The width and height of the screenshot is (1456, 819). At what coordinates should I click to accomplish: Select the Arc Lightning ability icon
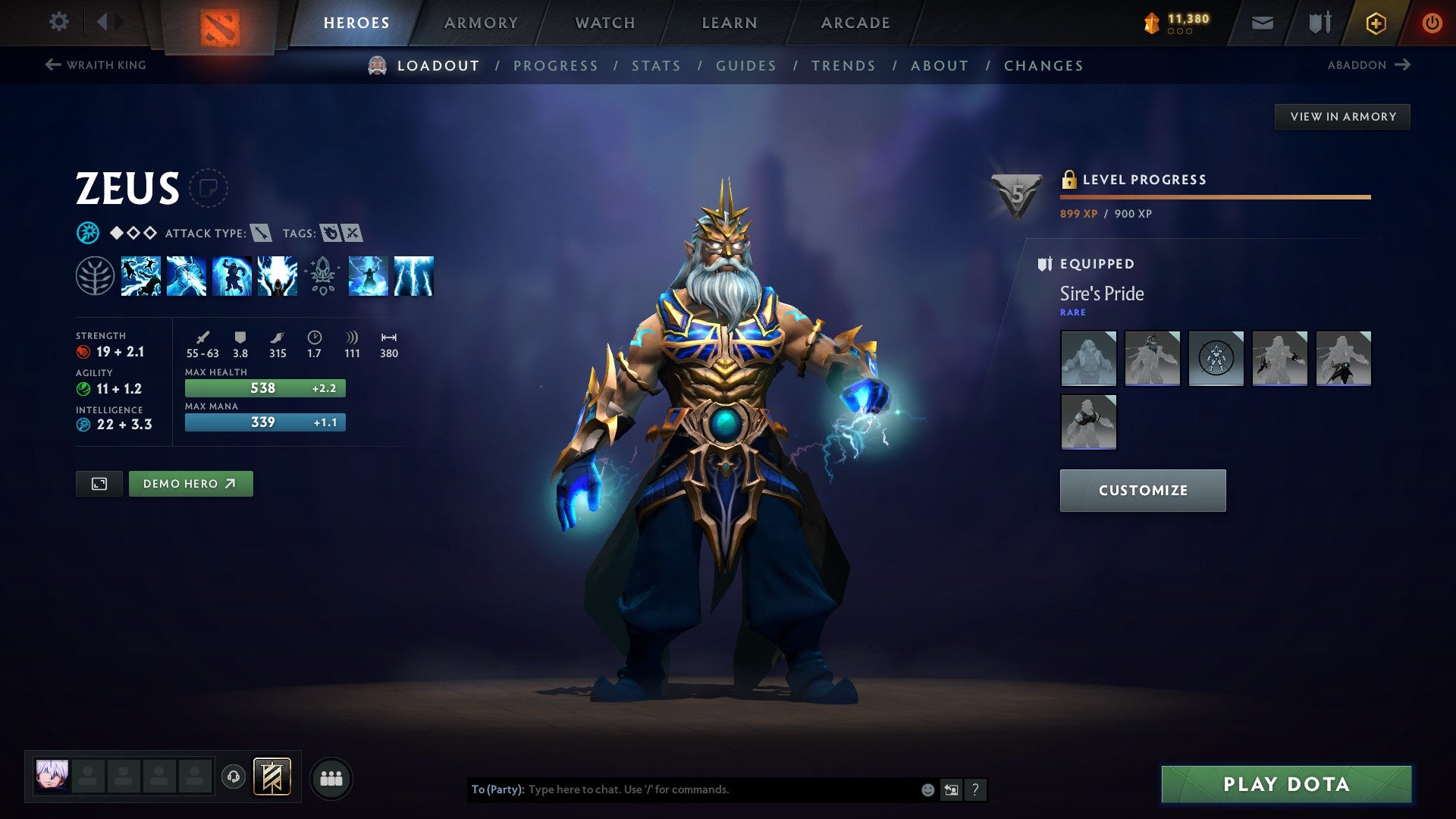(143, 277)
